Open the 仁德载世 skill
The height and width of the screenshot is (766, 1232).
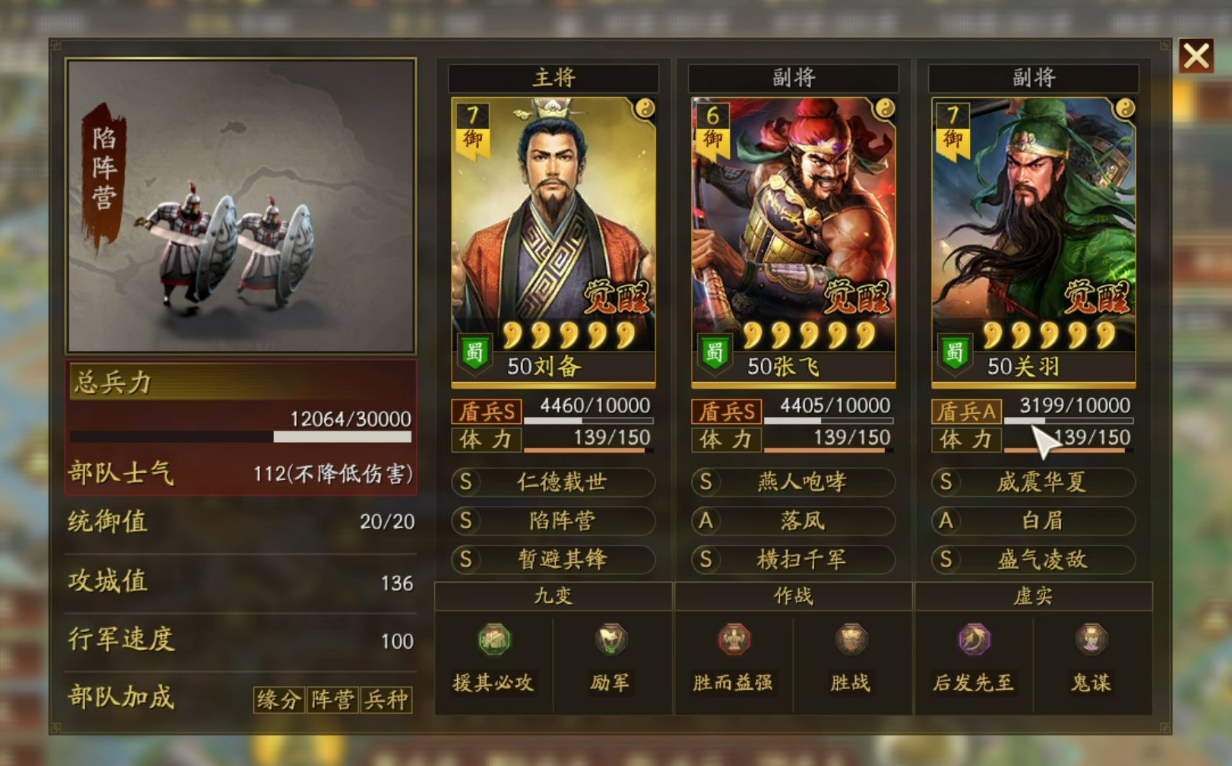coord(554,482)
